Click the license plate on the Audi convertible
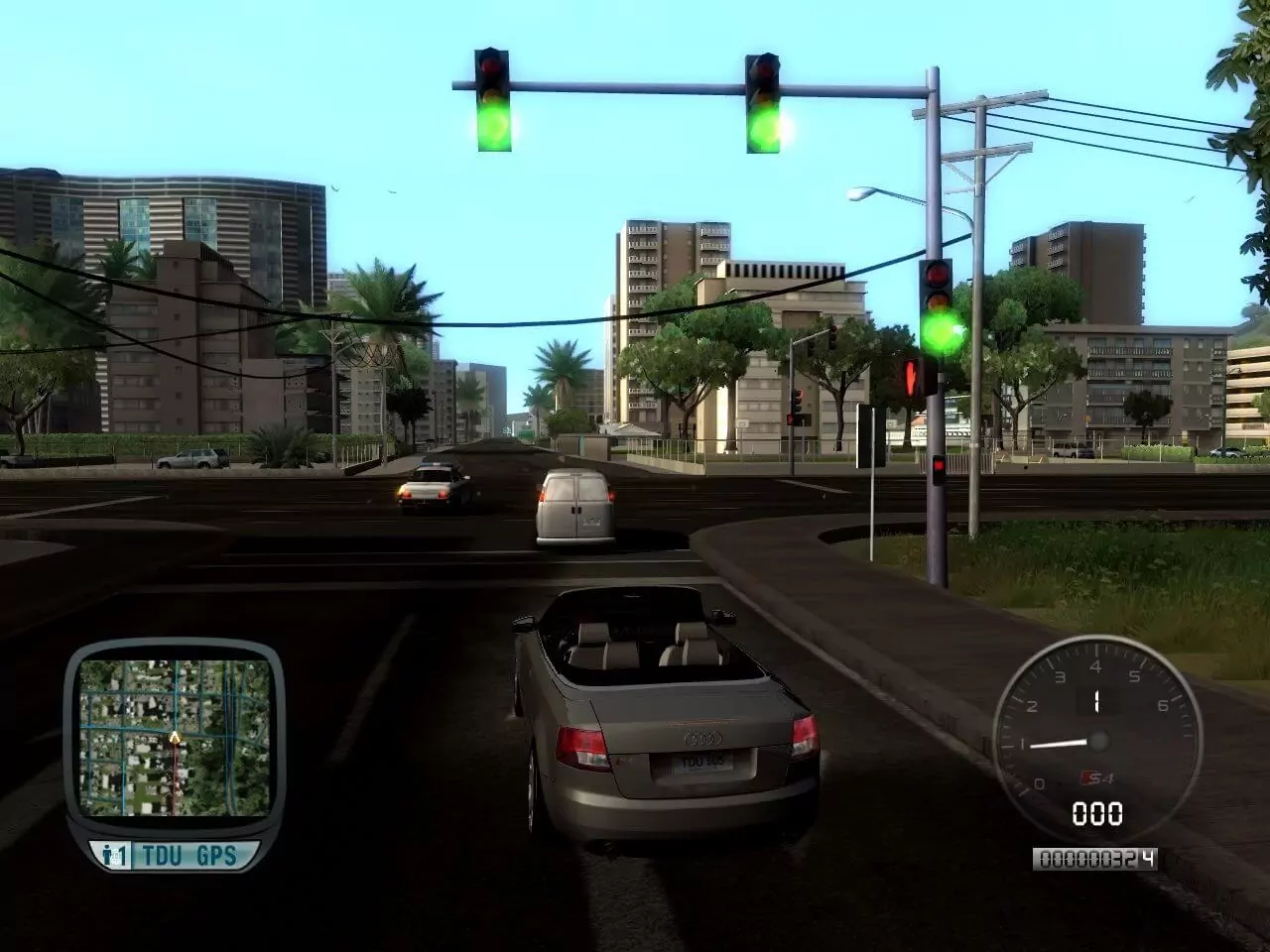Screen dimensions: 1270x952 (705, 764)
